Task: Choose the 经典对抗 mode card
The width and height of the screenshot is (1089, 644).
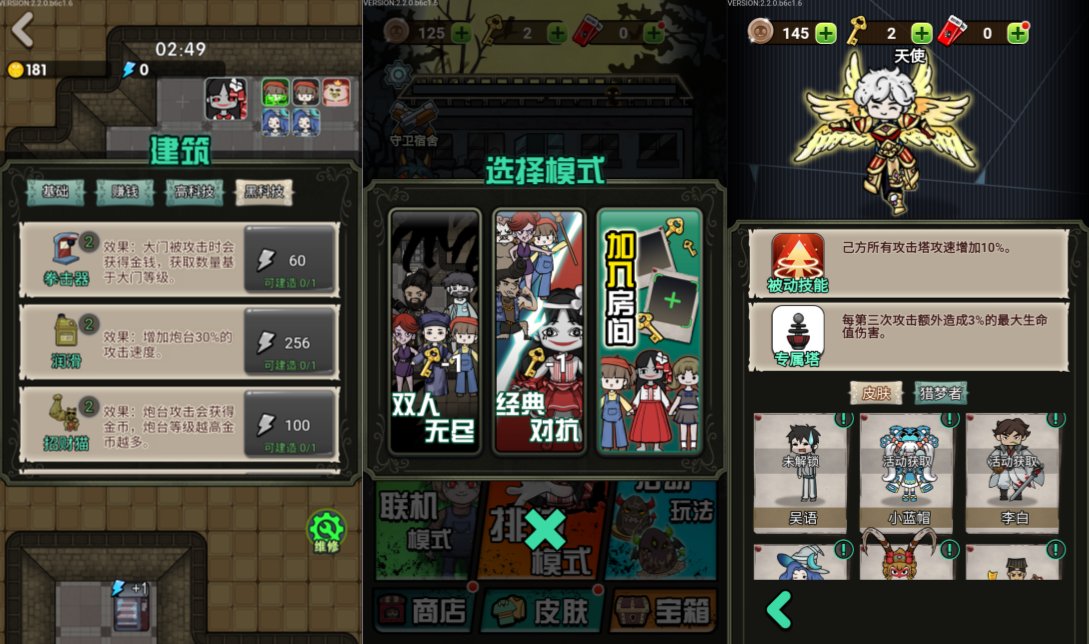Action: (x=539, y=331)
